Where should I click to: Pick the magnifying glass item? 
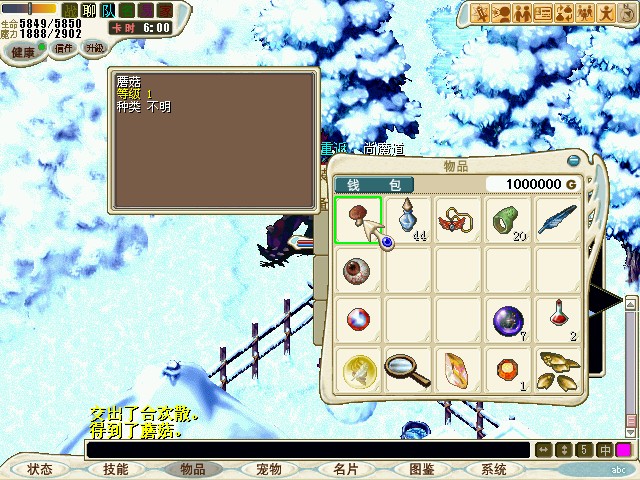pos(408,371)
